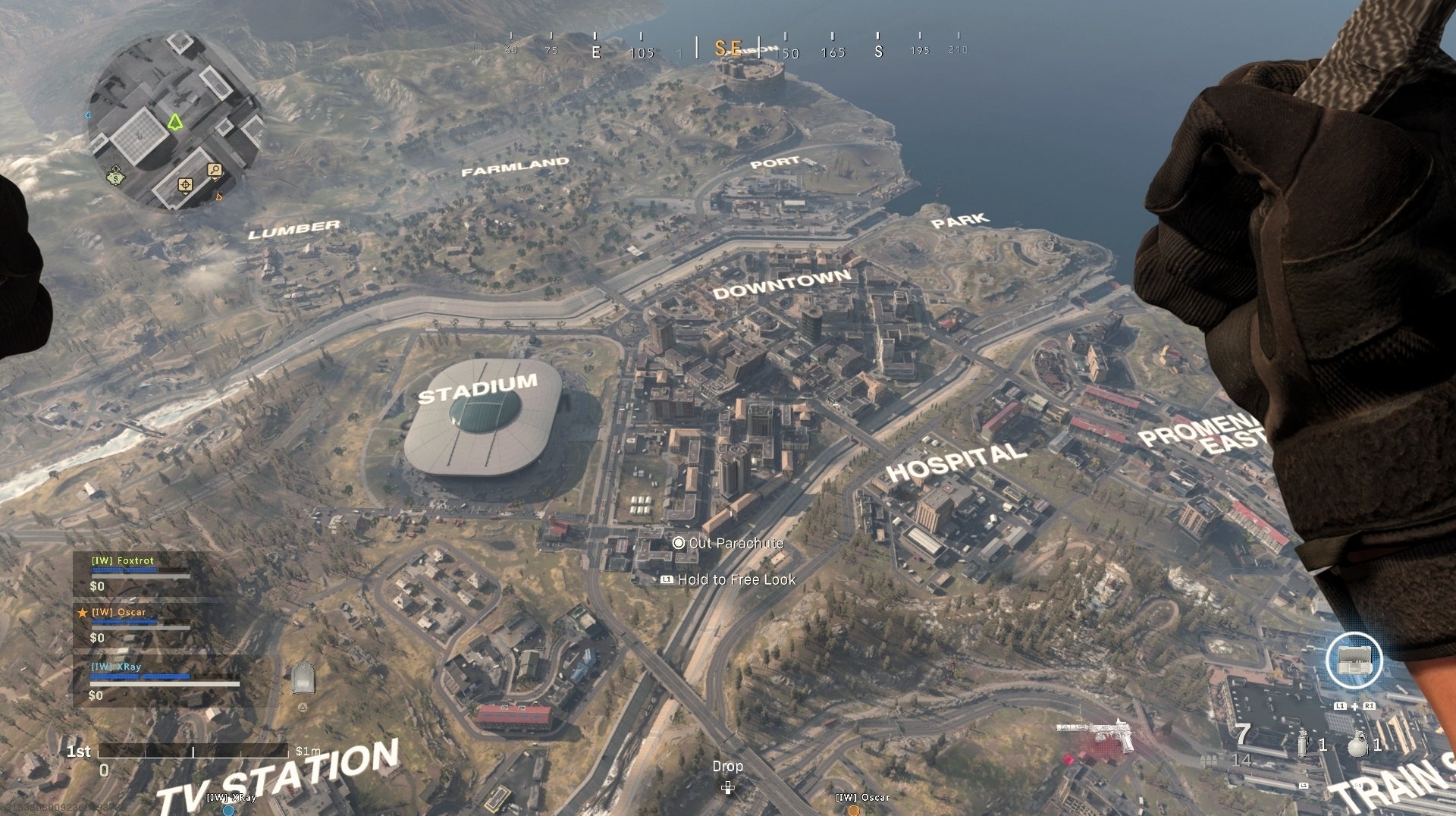Viewport: 1456px width, 816px height.
Task: Activate the munitions box field upgrade icon
Action: [x=1354, y=661]
